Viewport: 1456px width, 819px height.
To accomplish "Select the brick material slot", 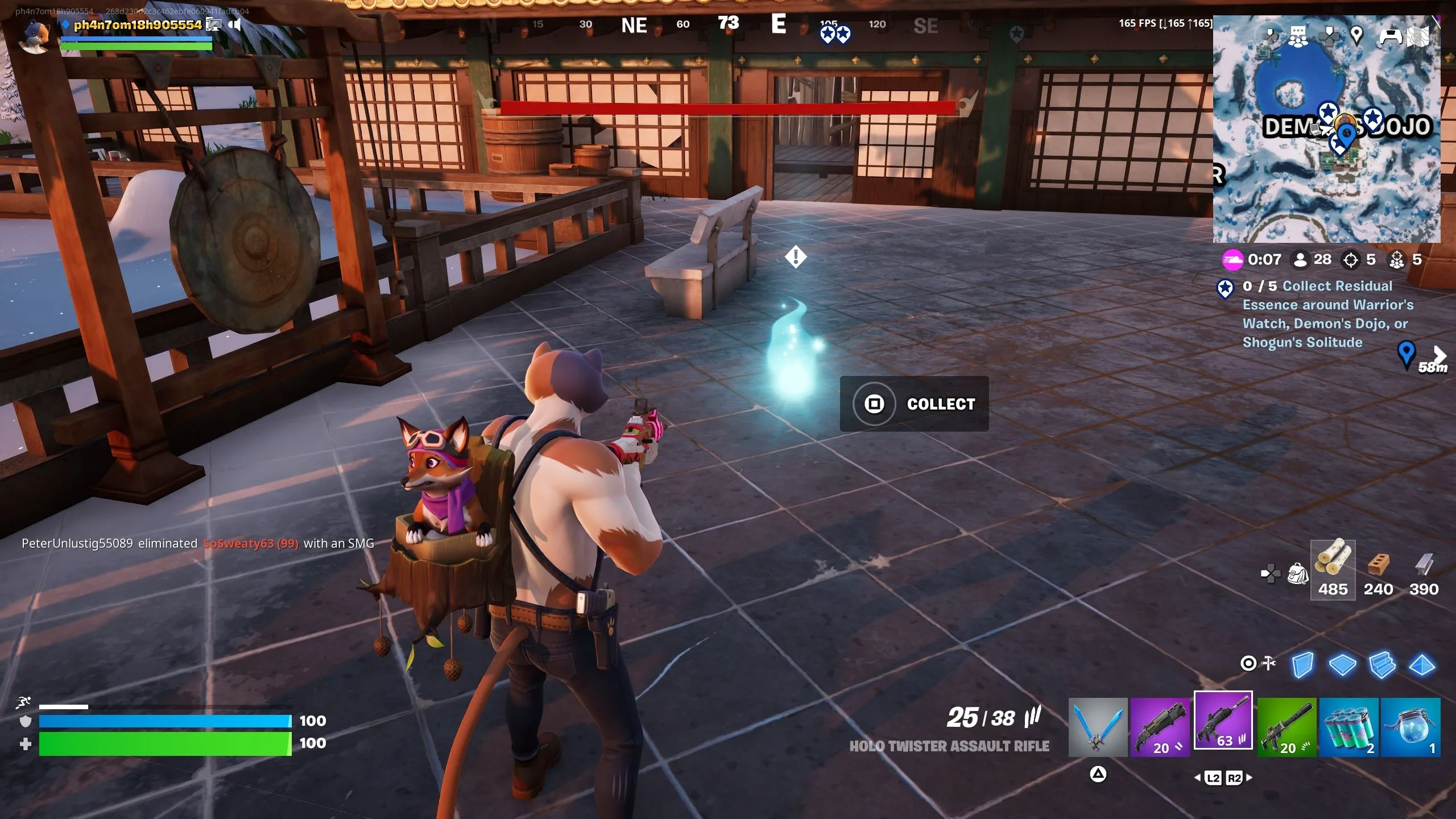I will [x=1378, y=569].
